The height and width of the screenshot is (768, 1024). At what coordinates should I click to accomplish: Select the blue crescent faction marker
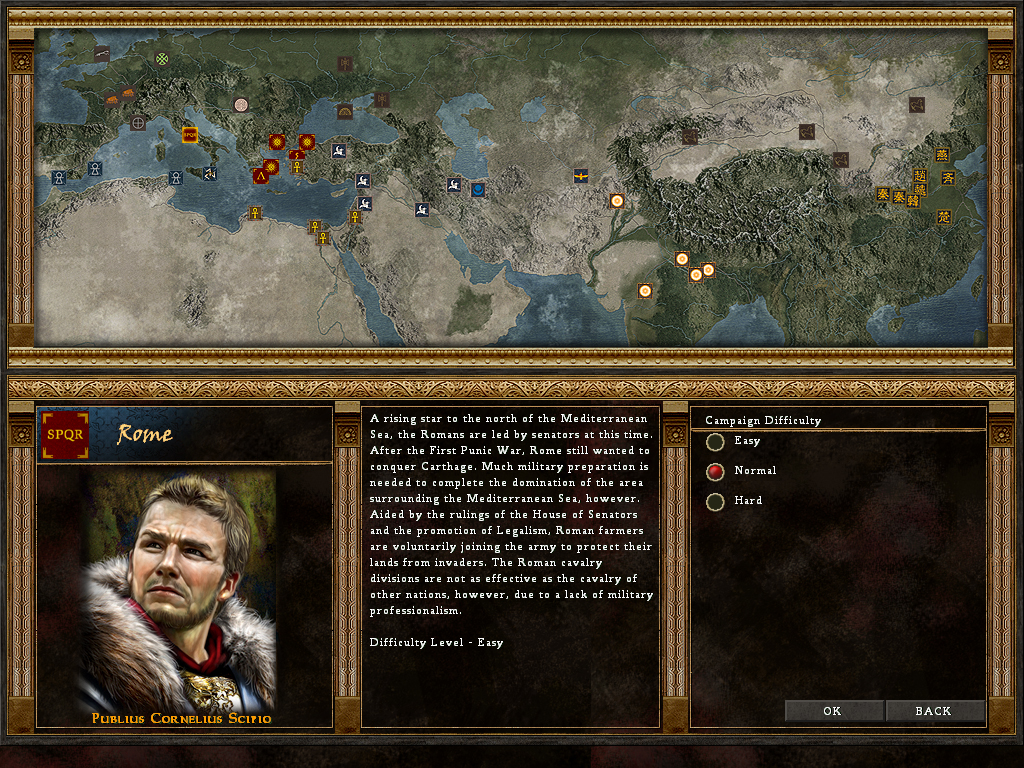point(478,189)
